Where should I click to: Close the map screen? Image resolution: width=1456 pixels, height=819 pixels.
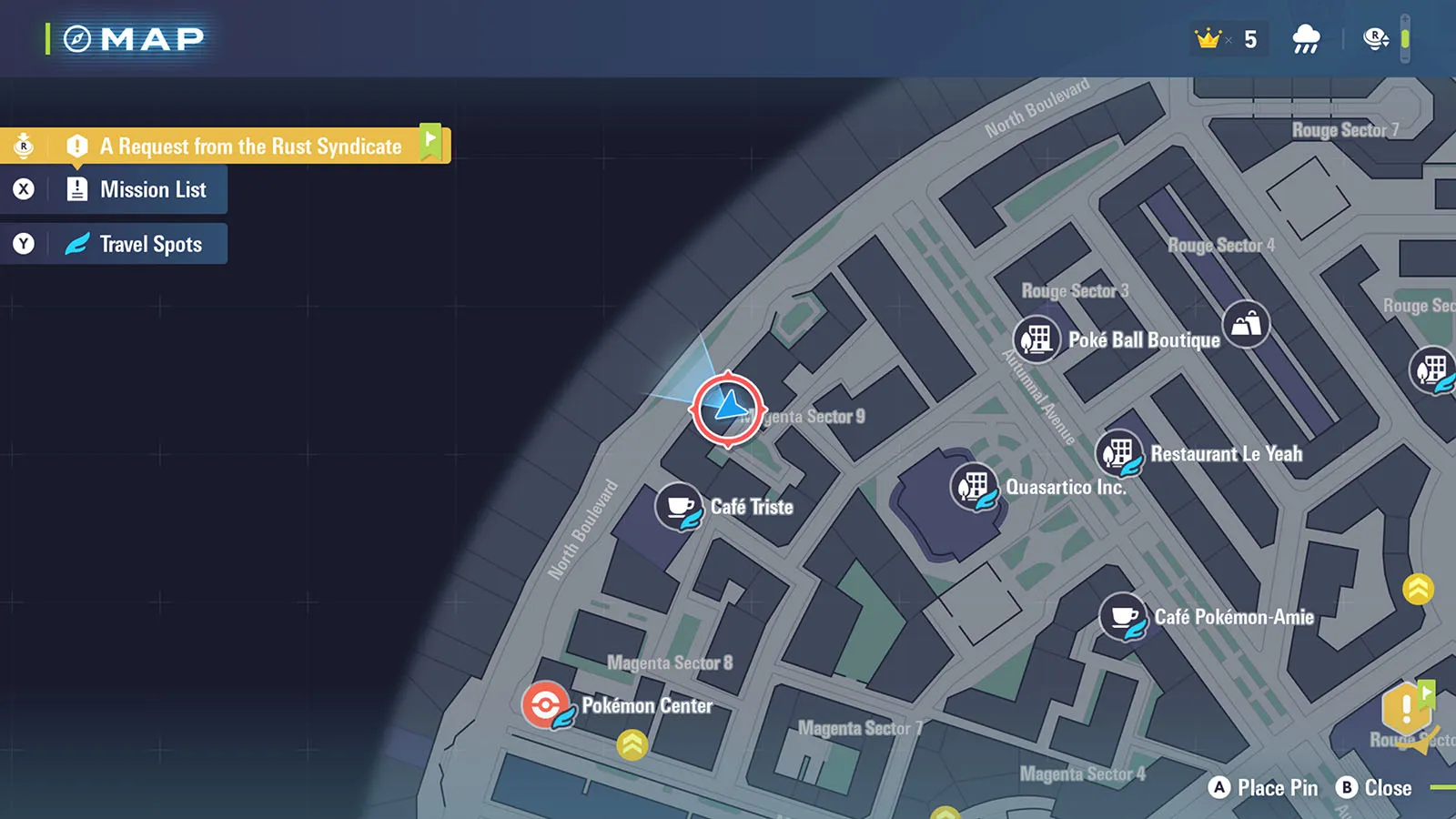pyautogui.click(x=1374, y=788)
